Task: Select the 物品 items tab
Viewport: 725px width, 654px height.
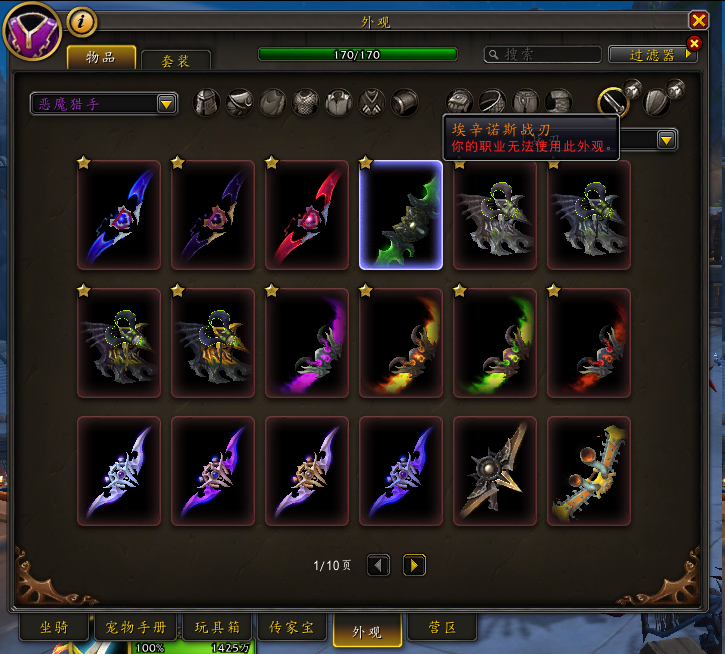Action: [101, 57]
